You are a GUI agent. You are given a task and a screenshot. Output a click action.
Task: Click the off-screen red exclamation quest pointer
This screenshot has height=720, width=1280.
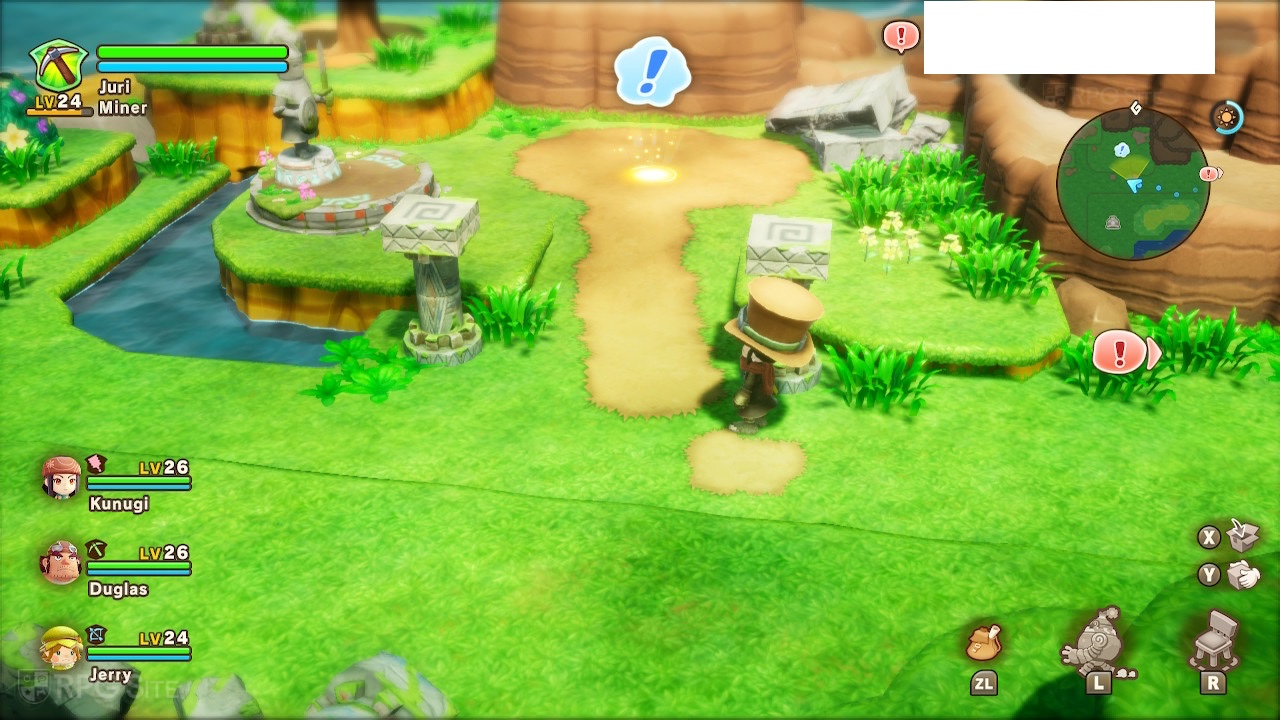point(1121,353)
